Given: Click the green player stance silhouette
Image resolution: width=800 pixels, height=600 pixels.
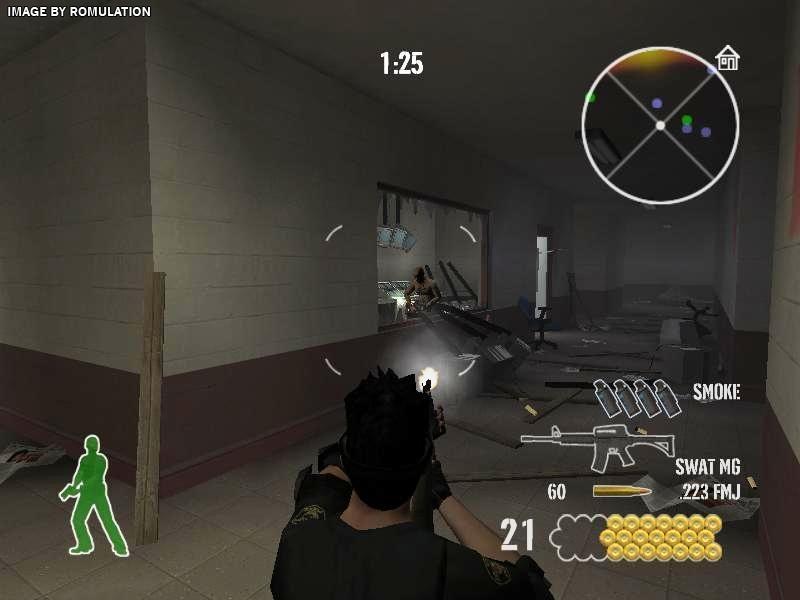Looking at the screenshot, I should [96, 496].
